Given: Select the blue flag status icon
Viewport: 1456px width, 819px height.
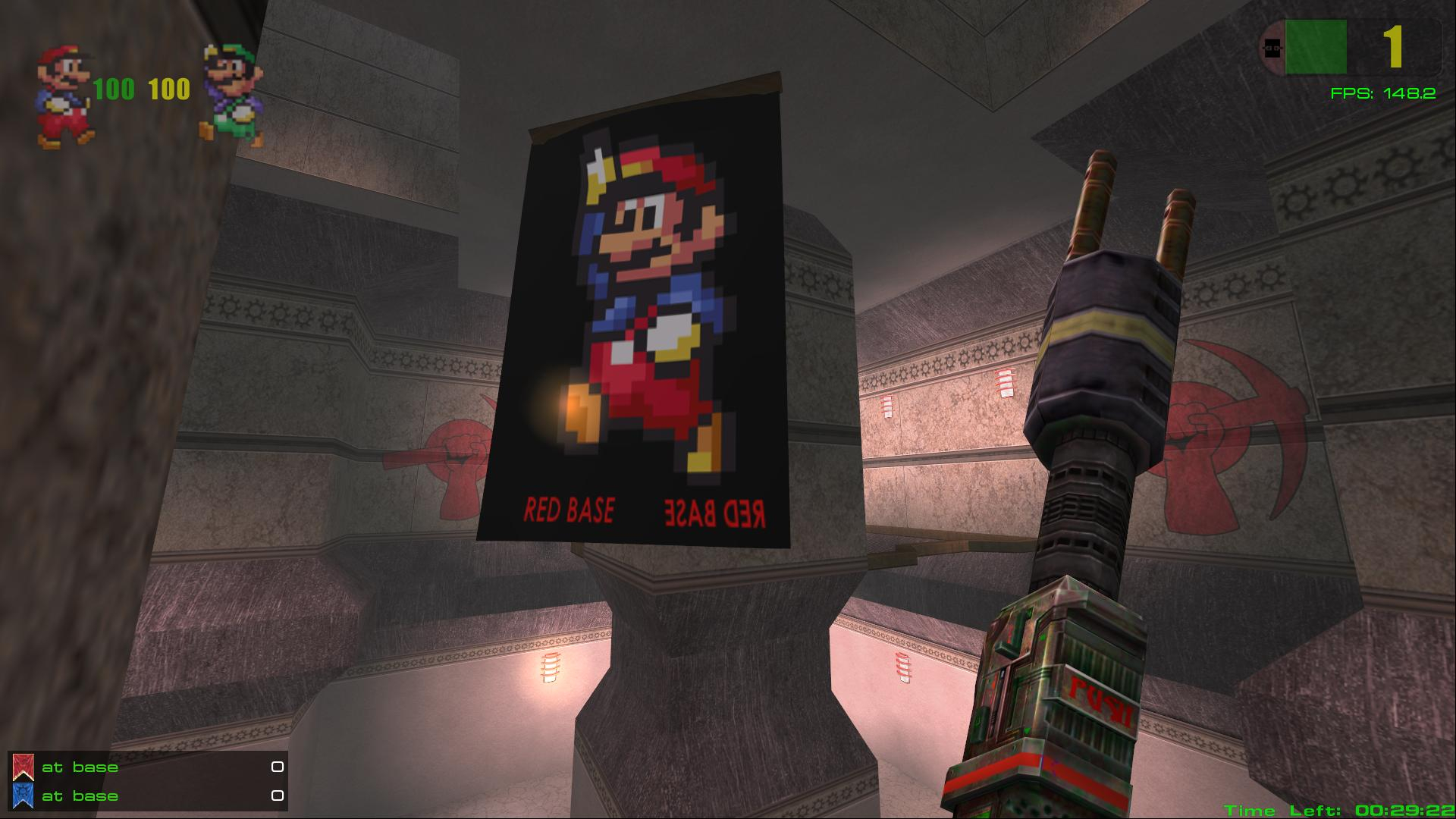Looking at the screenshot, I should click(24, 795).
